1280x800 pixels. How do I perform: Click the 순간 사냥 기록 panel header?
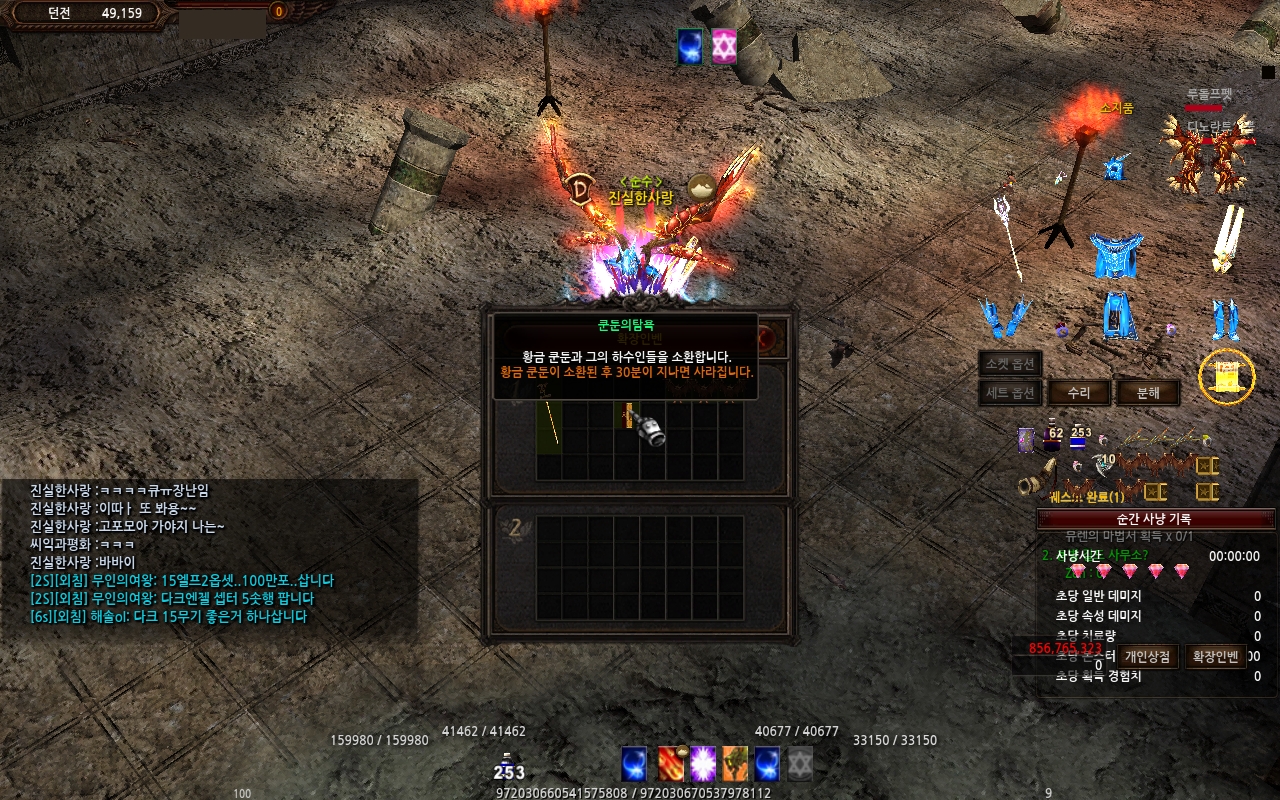coord(1153,519)
